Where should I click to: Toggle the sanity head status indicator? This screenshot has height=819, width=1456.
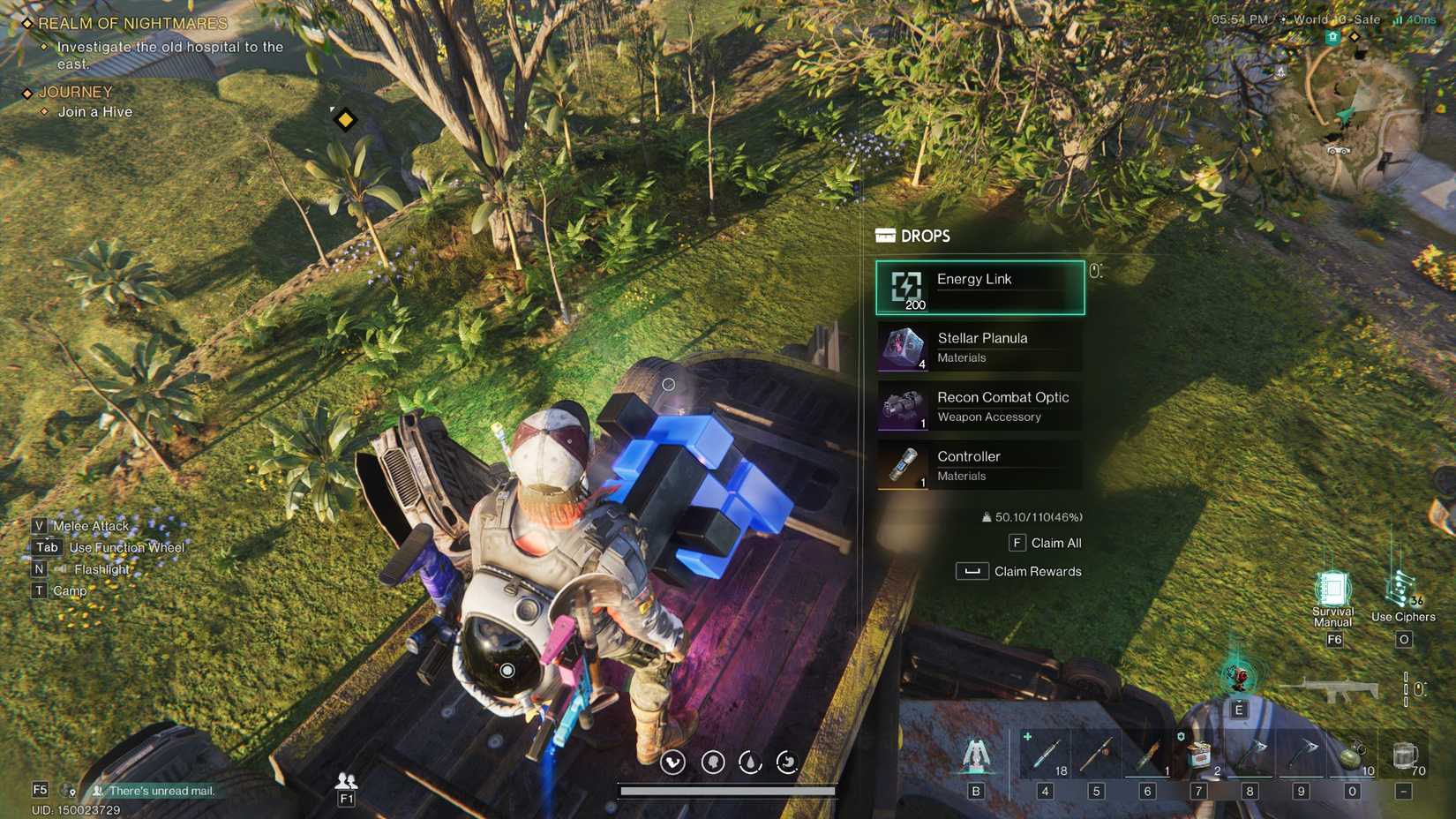coord(713,762)
